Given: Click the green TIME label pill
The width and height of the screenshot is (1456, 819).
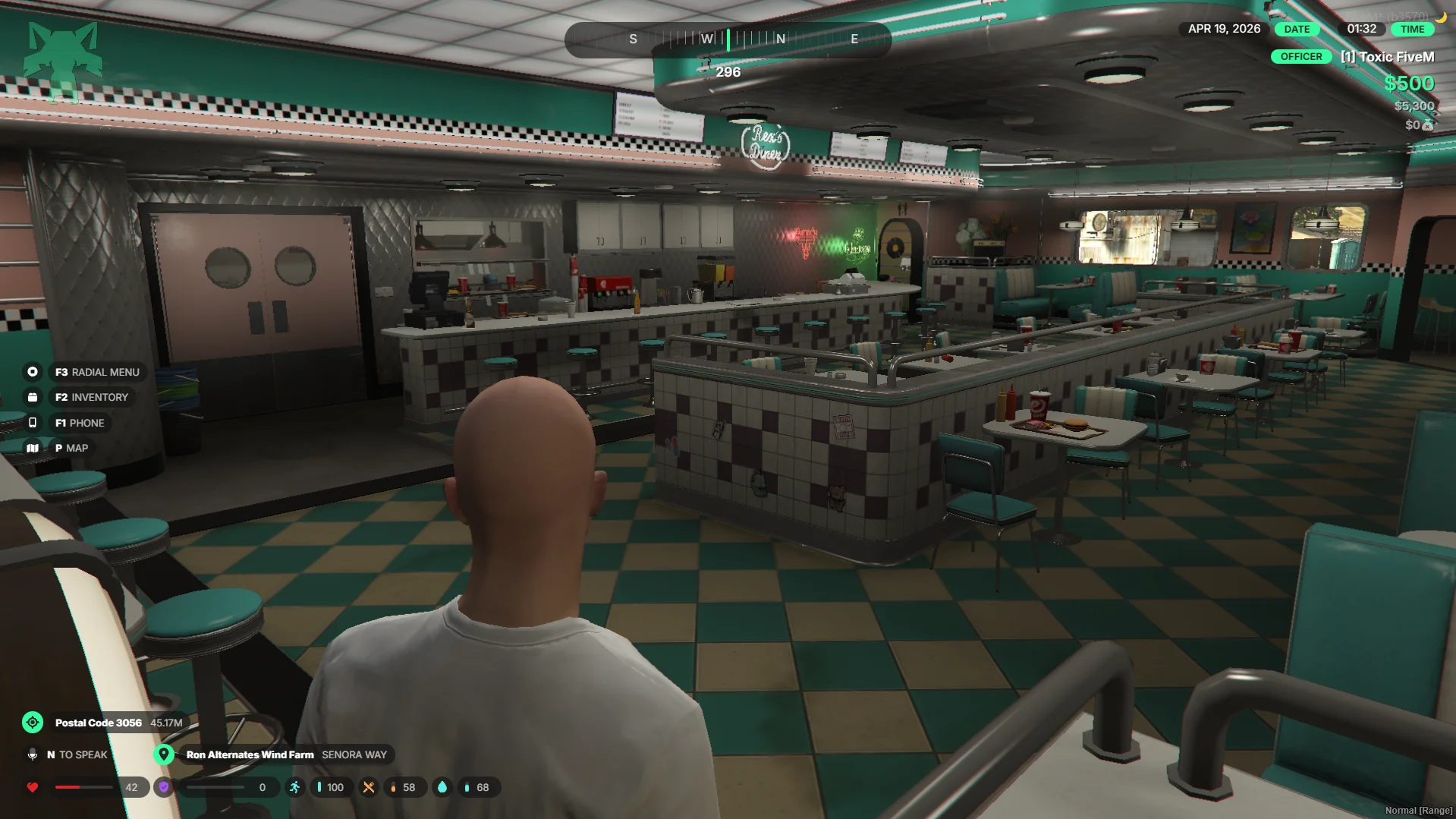Looking at the screenshot, I should click(x=1412, y=29).
